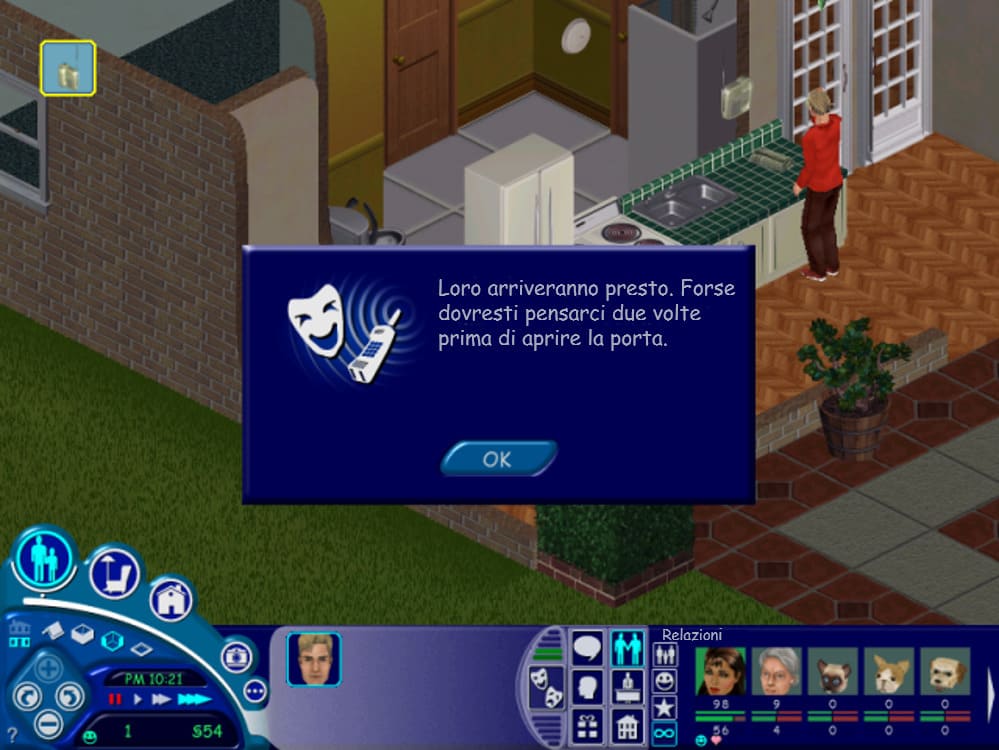
Task: Set game speed to fast forward
Action: pos(160,699)
